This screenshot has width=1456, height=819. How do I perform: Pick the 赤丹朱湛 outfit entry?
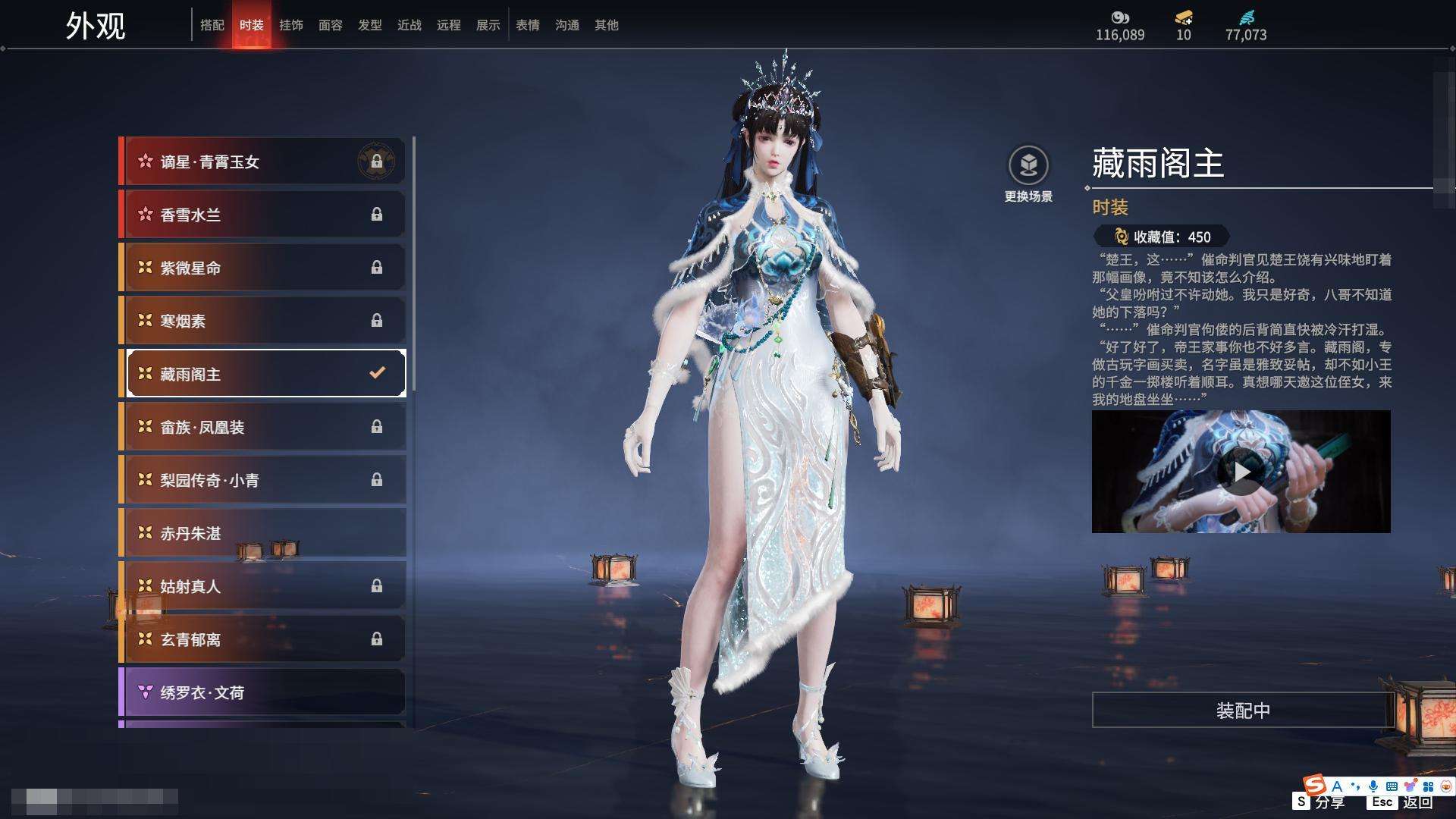(x=262, y=533)
